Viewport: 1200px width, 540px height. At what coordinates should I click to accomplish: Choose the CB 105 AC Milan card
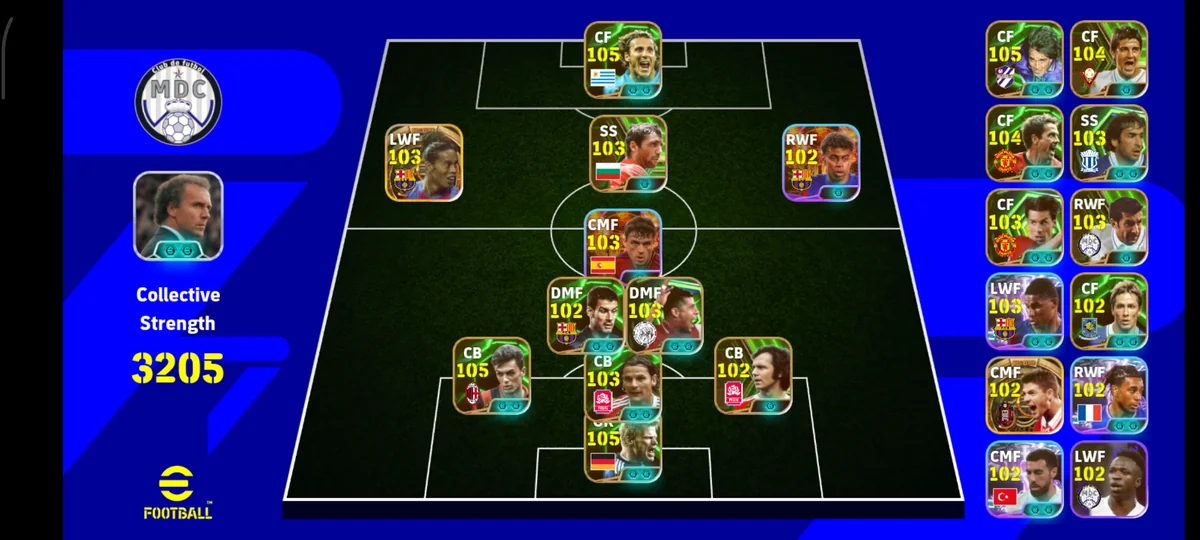point(491,376)
